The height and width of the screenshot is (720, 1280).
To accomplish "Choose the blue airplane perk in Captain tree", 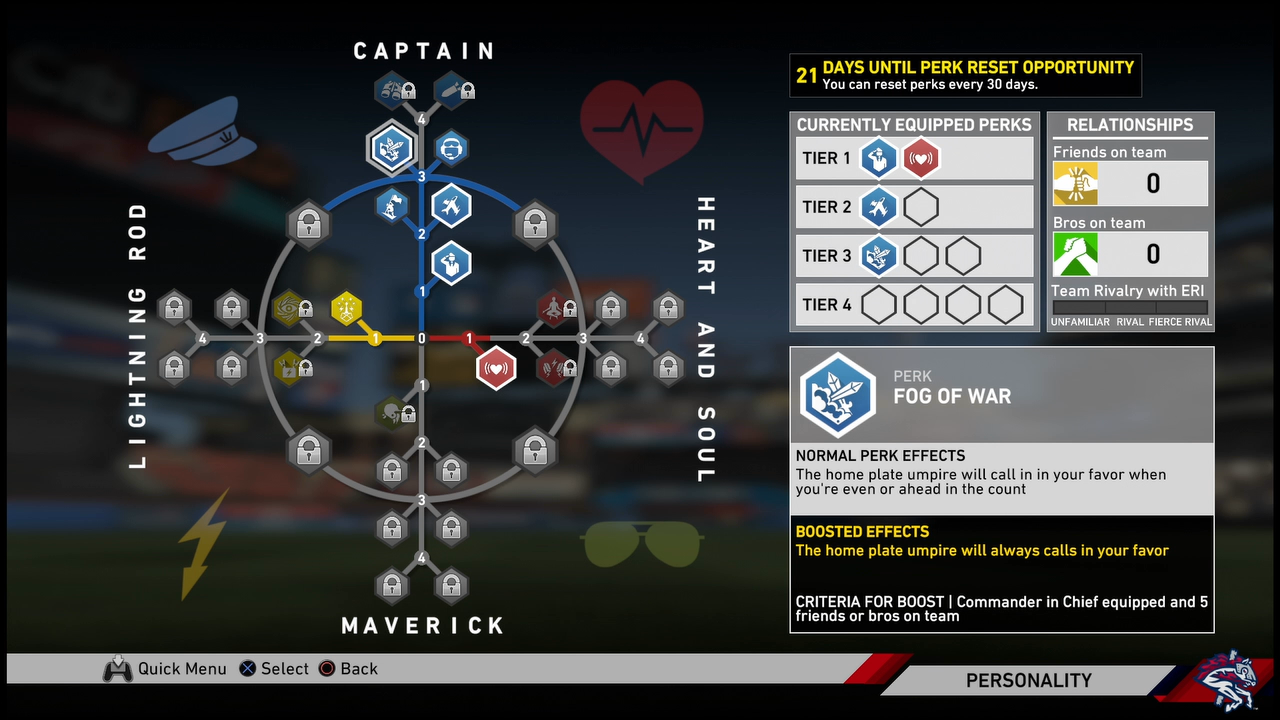I will click(451, 207).
